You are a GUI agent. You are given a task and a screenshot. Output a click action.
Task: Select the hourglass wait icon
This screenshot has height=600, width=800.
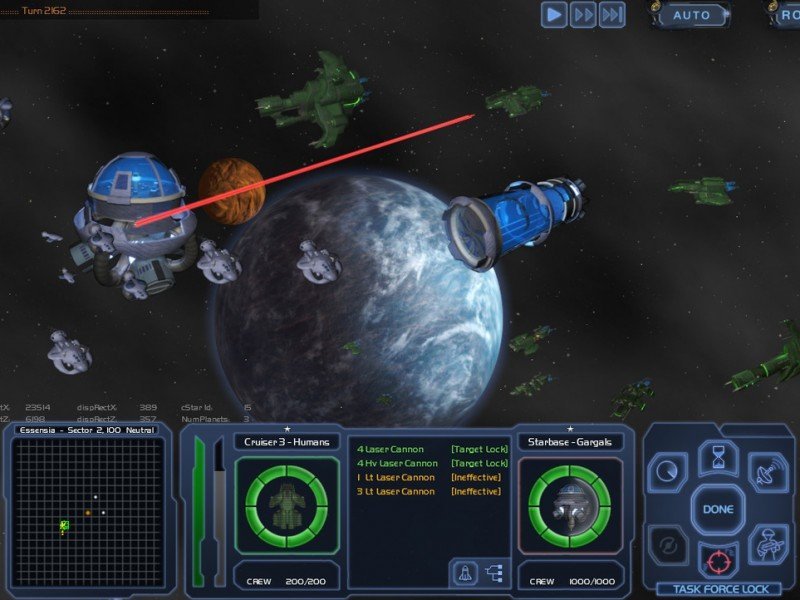click(718, 459)
